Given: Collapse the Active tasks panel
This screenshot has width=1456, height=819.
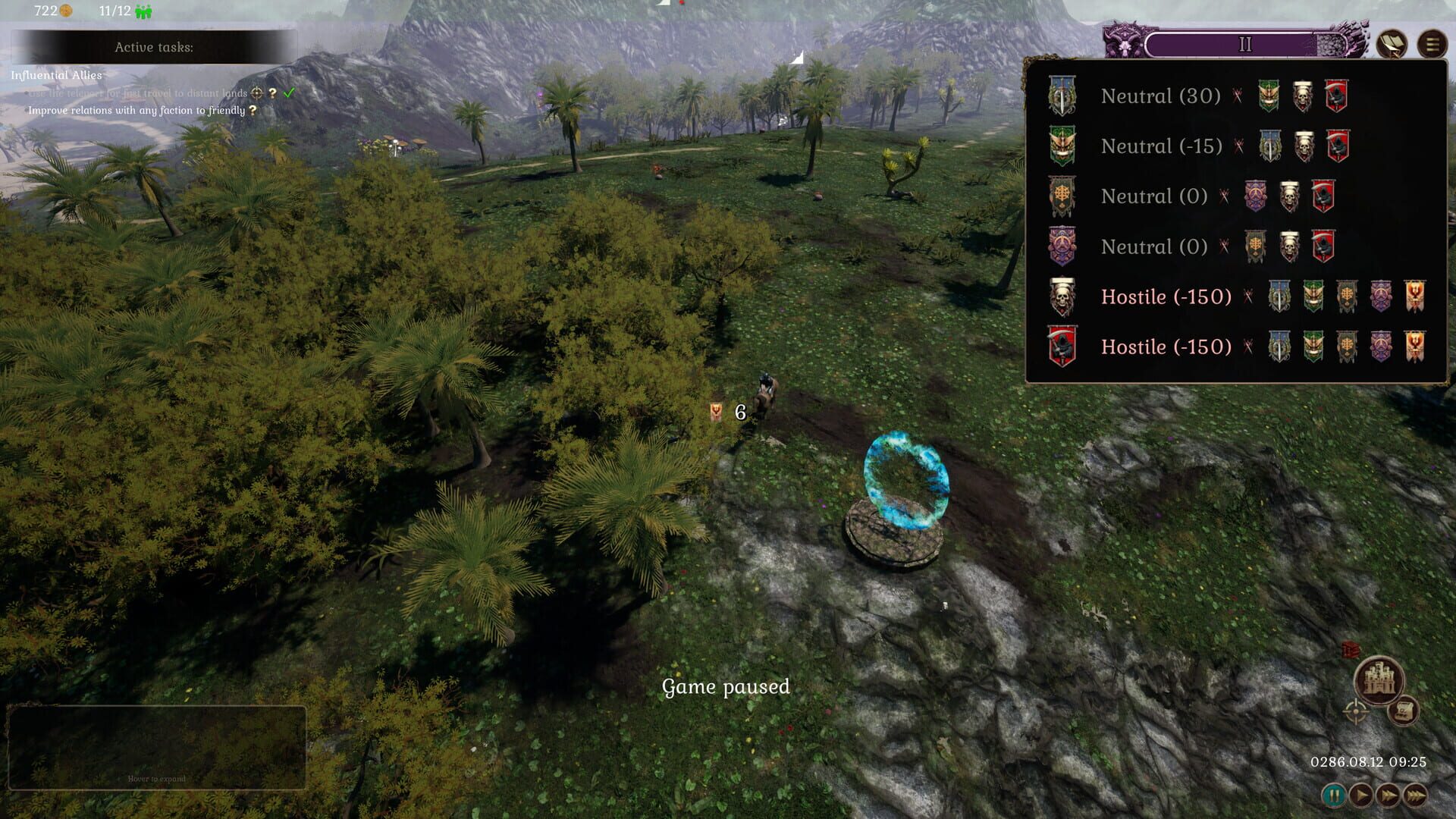Looking at the screenshot, I should click(x=155, y=45).
